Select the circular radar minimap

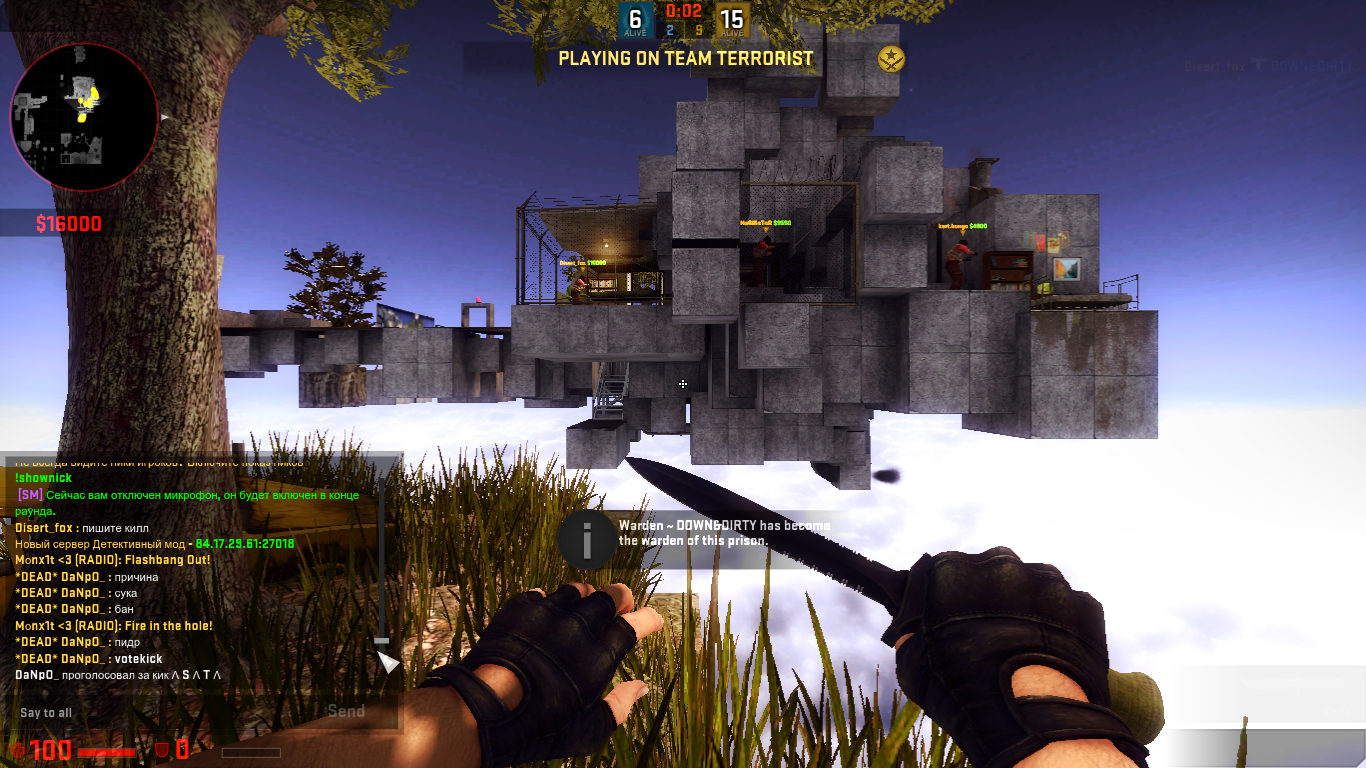point(84,117)
